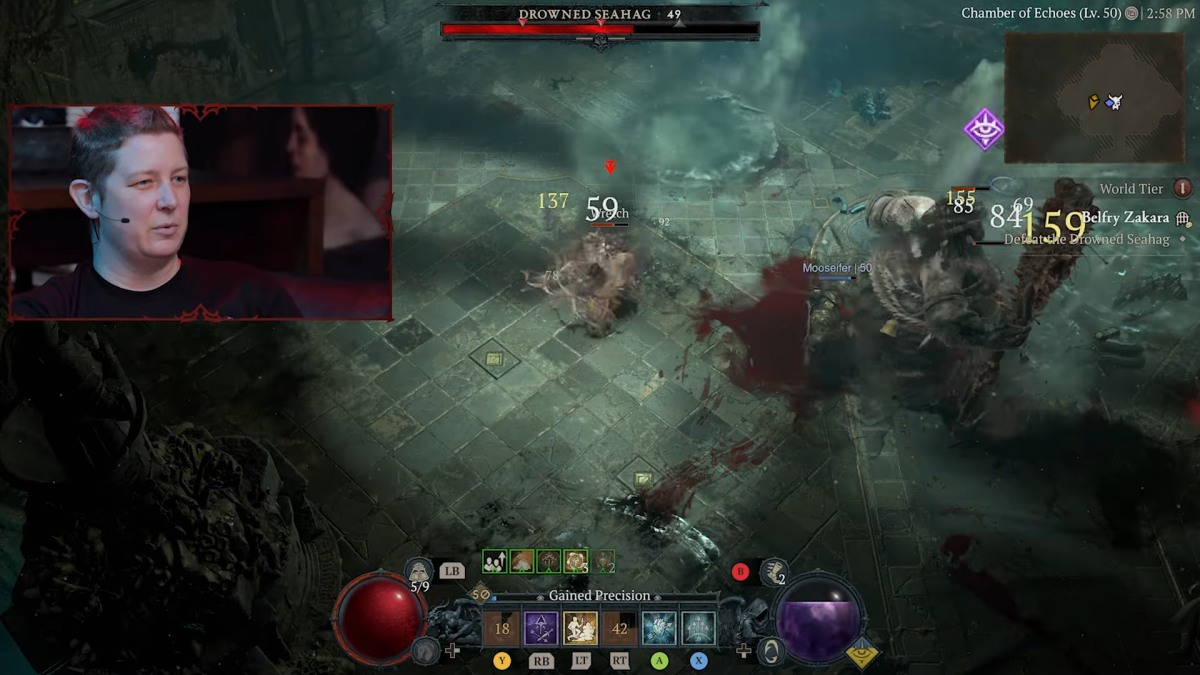Trigger the blue arrow-volley skill
Viewport: 1200px width, 675px height.
[698, 628]
